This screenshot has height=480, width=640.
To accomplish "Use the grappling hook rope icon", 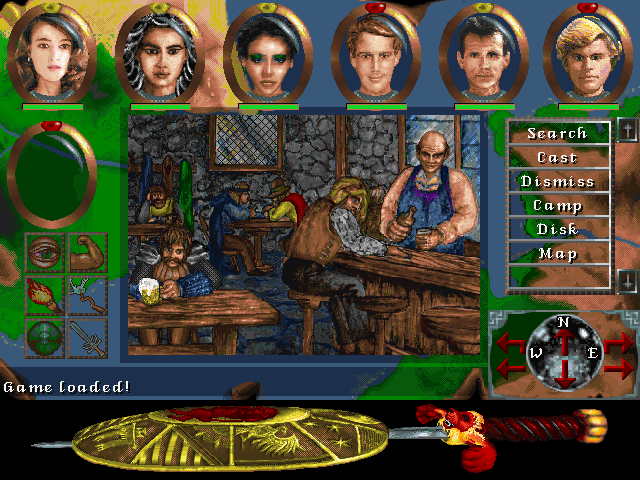I will [87, 295].
